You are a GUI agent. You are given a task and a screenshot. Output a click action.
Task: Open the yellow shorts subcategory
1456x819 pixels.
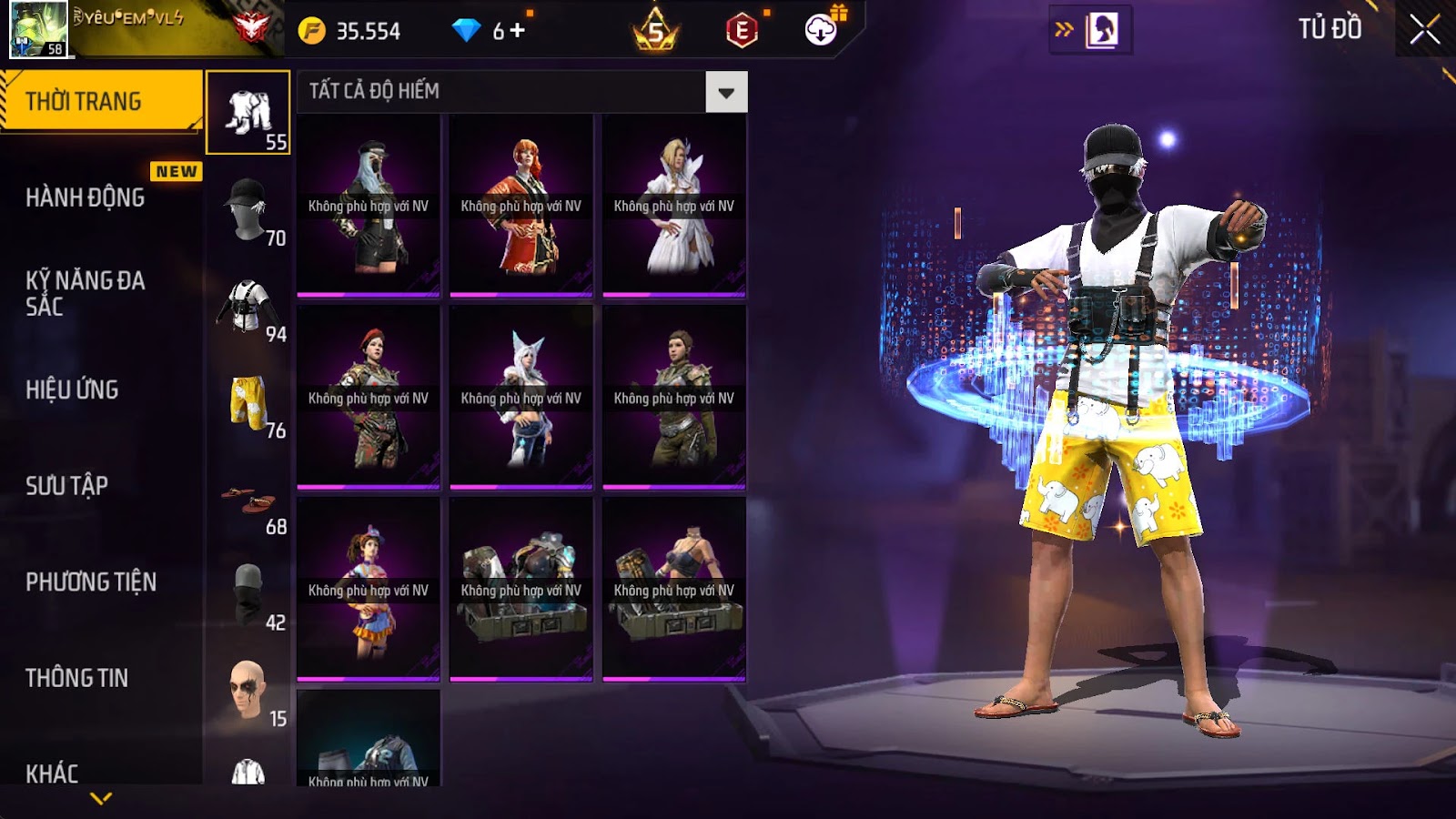point(248,402)
